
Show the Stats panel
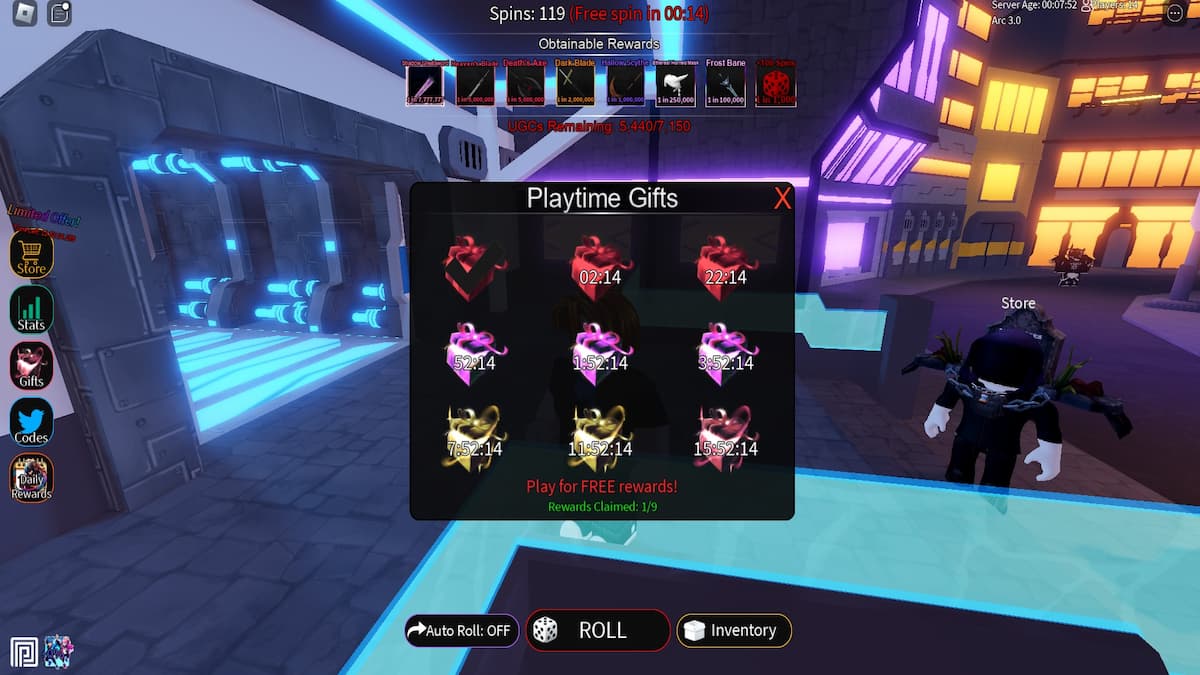click(x=31, y=311)
